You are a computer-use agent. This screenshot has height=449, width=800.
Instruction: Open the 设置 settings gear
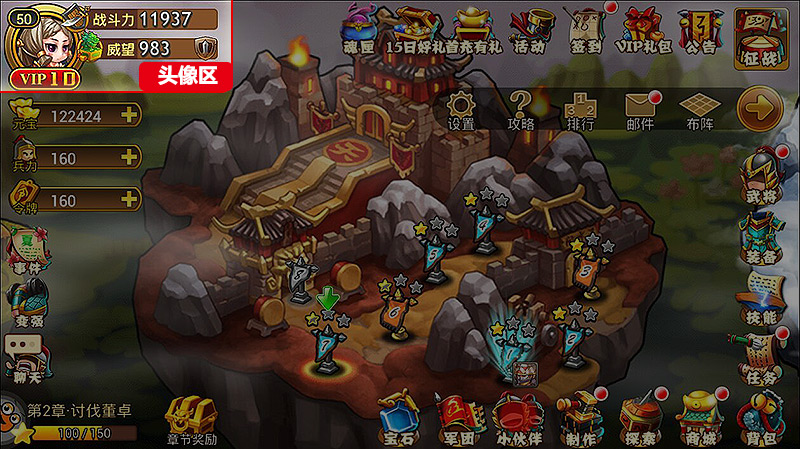point(461,109)
